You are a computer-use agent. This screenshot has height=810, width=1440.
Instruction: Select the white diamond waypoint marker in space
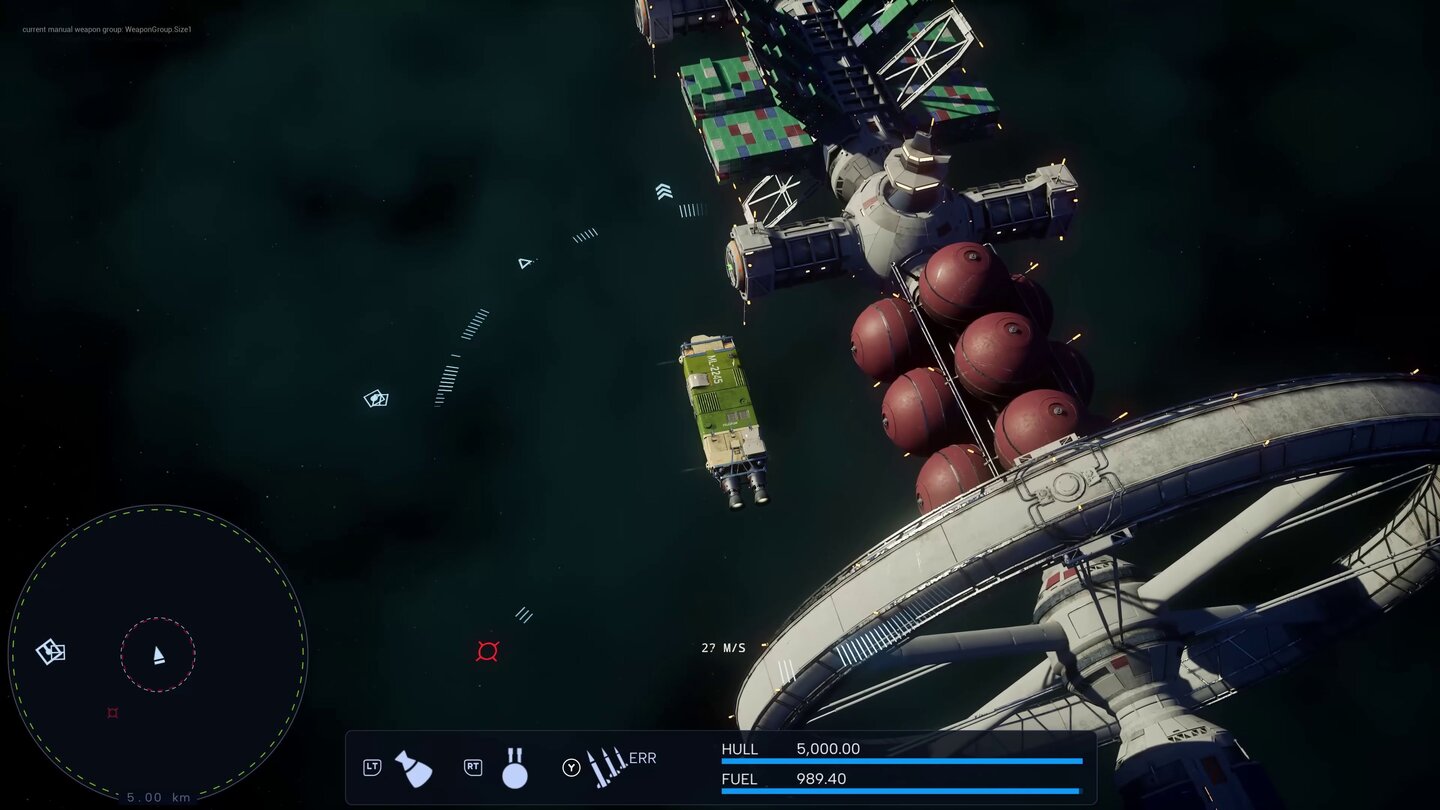coord(376,399)
